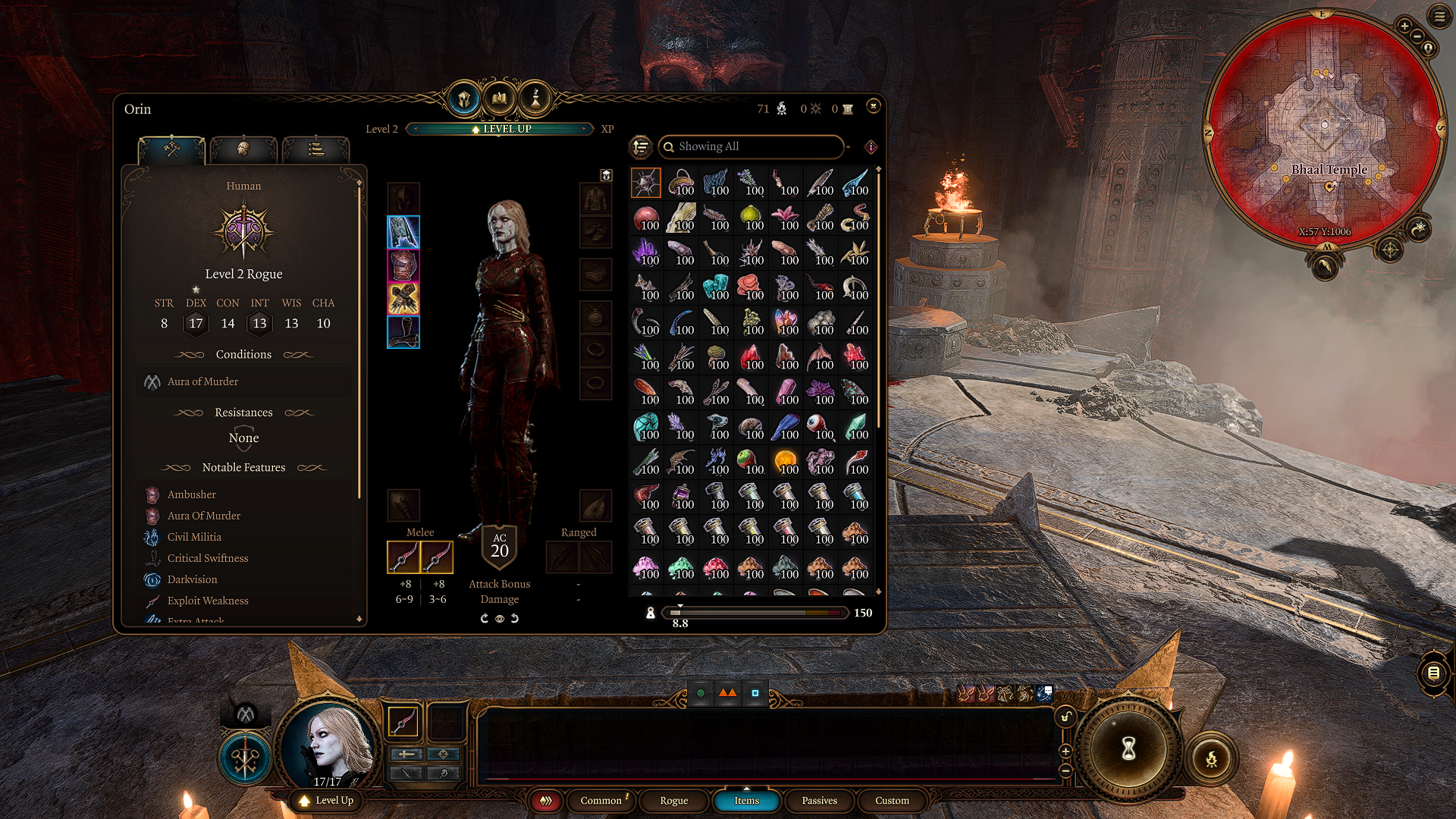Screen dimensions: 1456x819
Task: Switch to the Common hotbar tab
Action: point(601,801)
